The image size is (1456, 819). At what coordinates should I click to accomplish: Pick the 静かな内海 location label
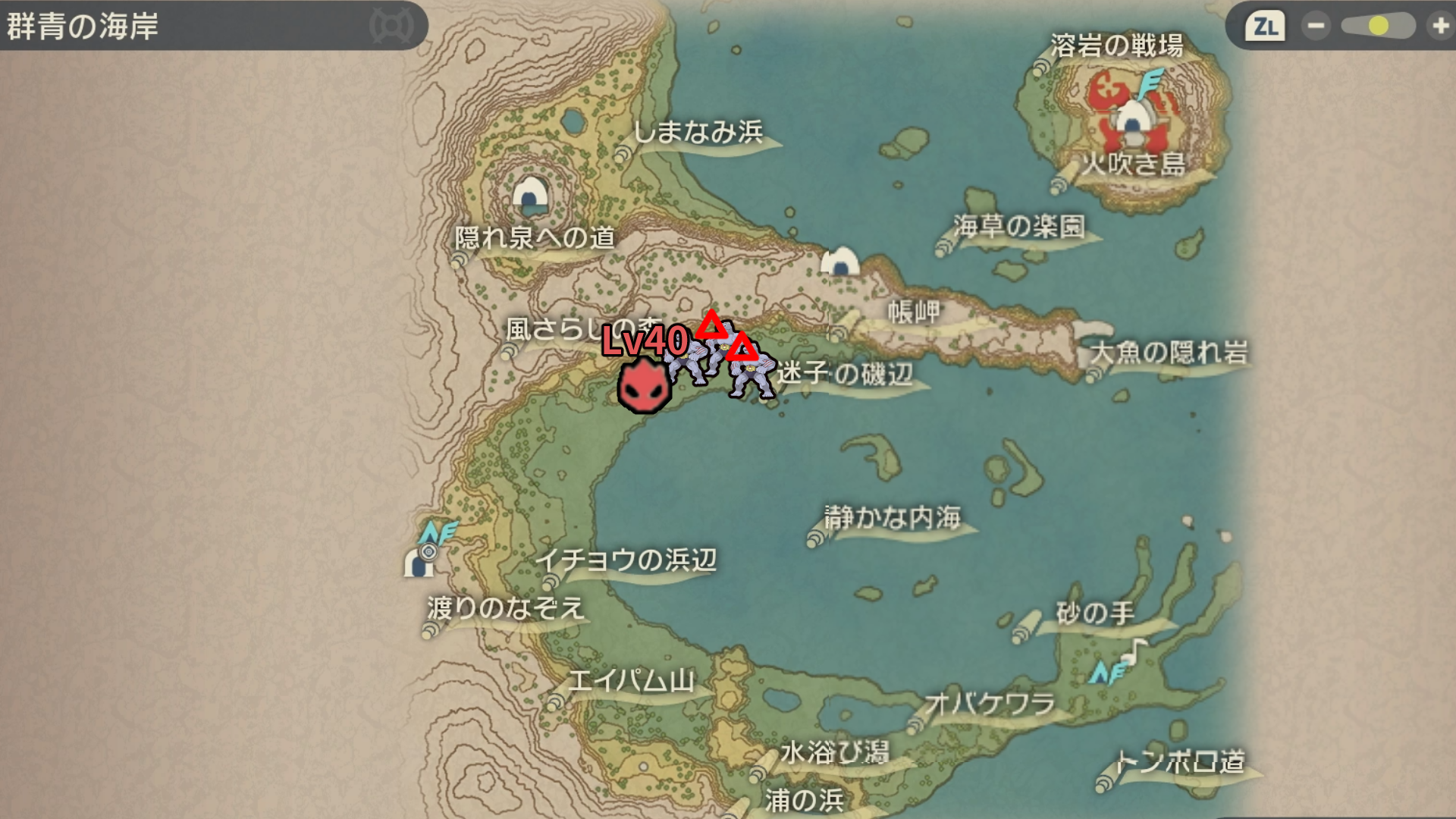point(893,518)
